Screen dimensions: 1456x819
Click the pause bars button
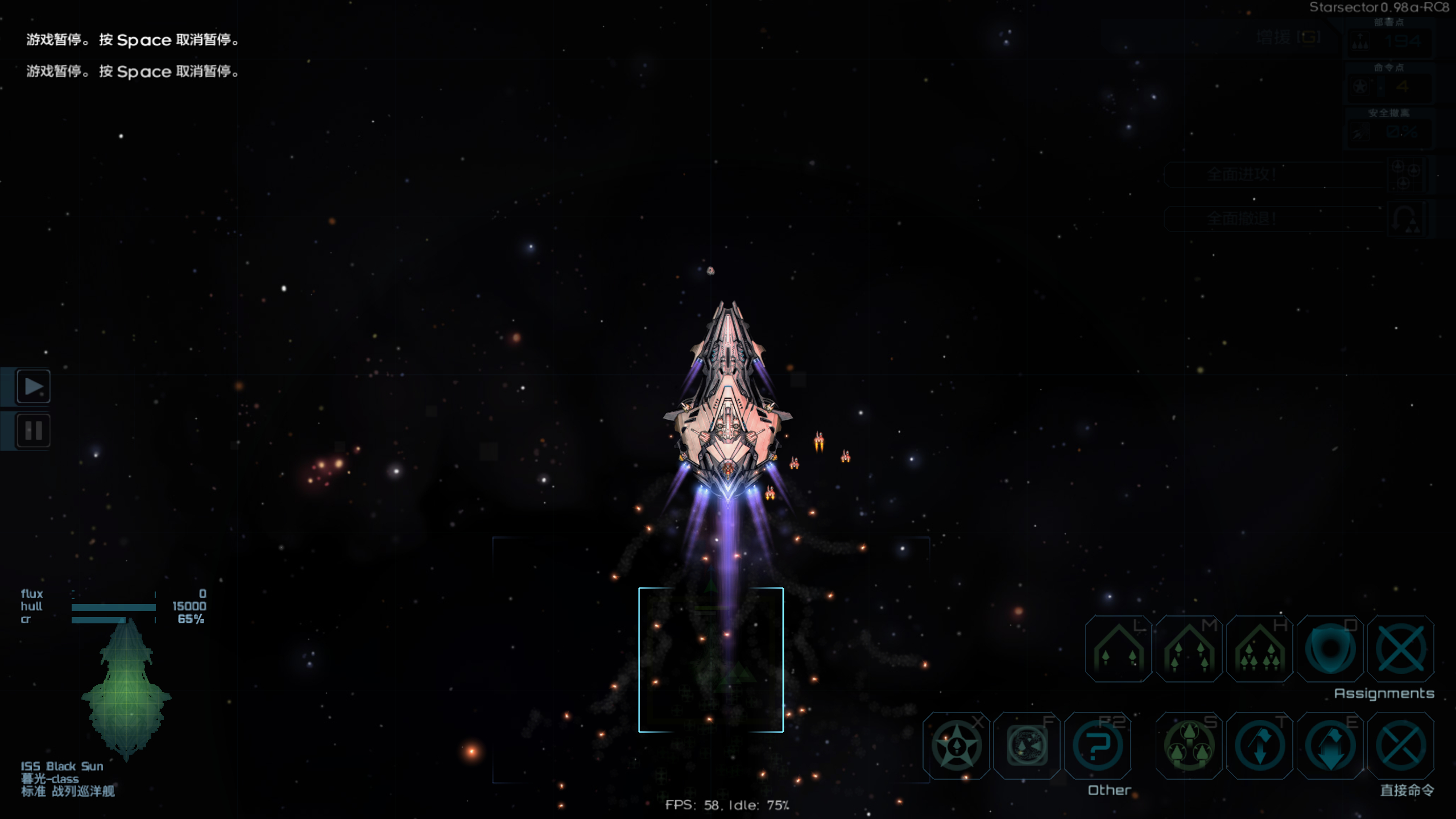pos(34,431)
